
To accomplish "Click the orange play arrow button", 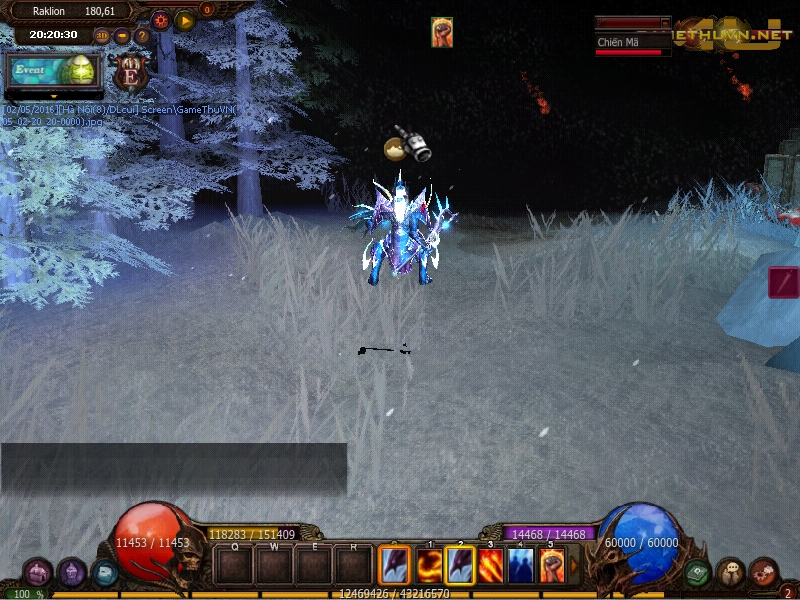I will (x=185, y=20).
